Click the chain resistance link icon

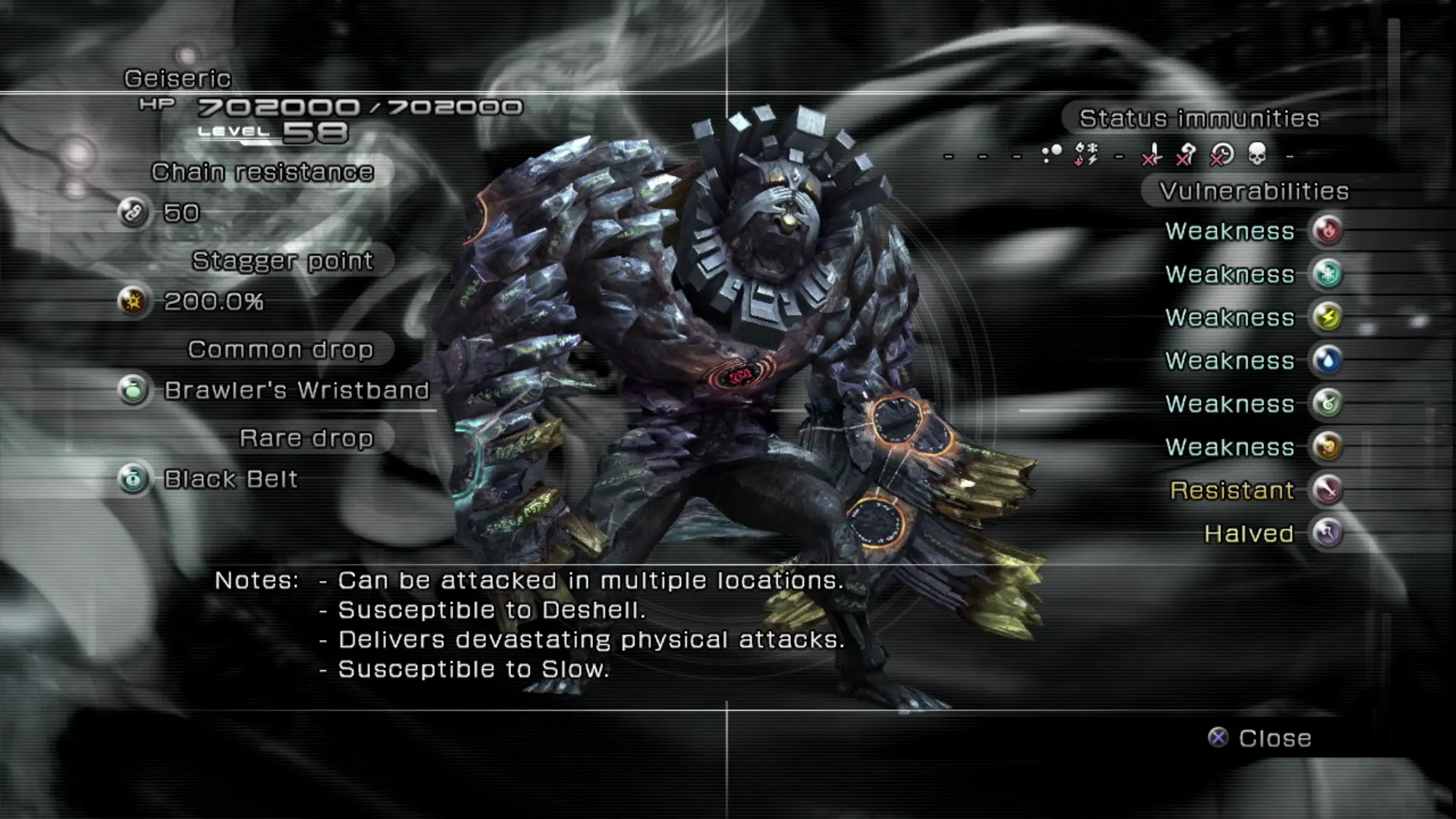pos(133,212)
